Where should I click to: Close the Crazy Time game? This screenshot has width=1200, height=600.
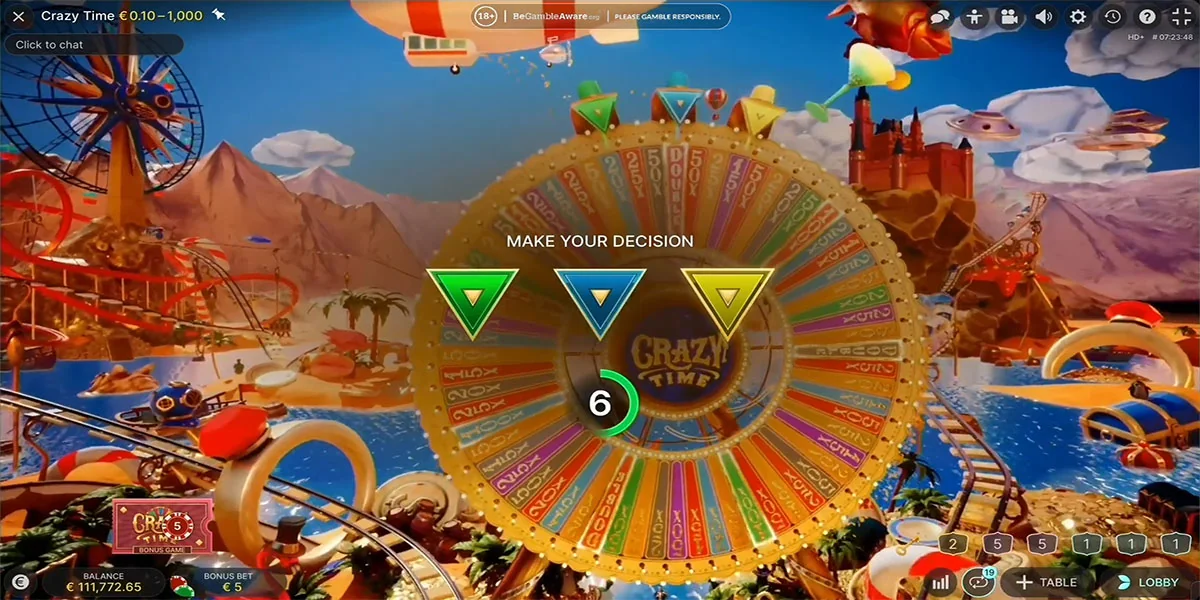18,16
